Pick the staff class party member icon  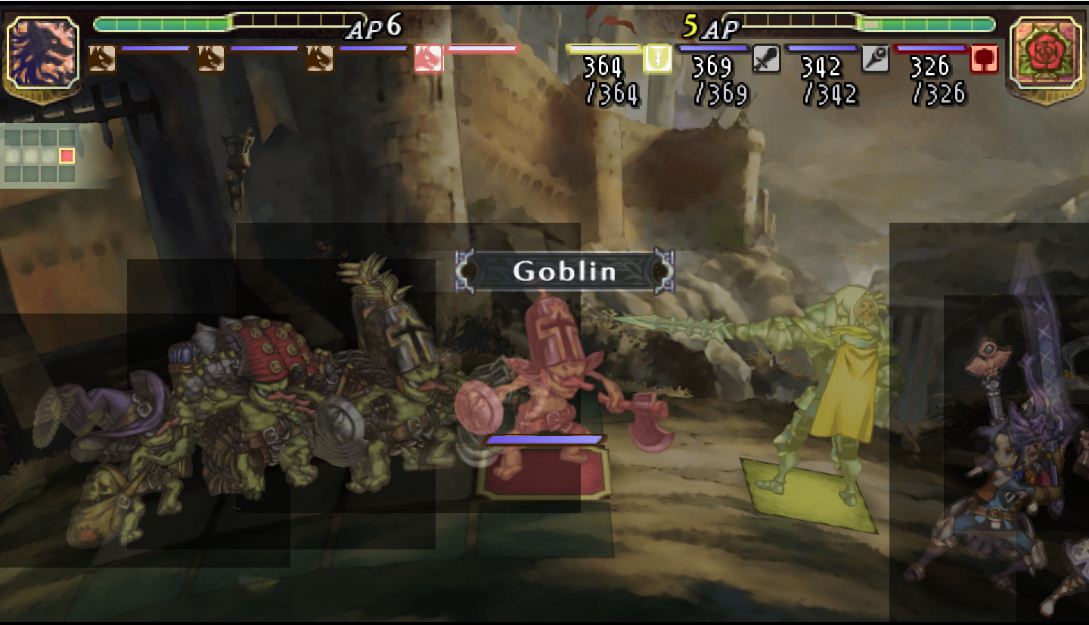[875, 58]
